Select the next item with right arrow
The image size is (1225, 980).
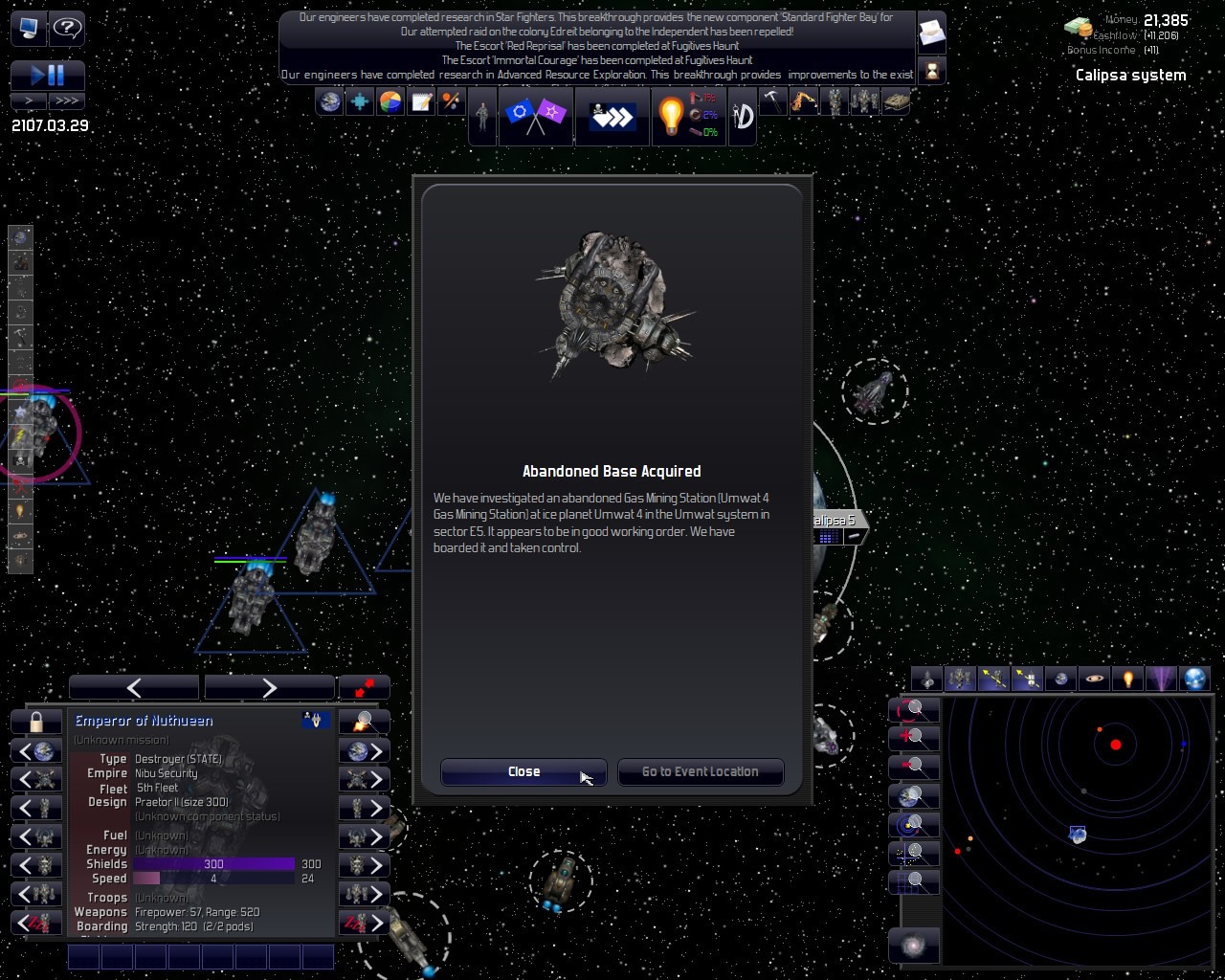pos(269,687)
